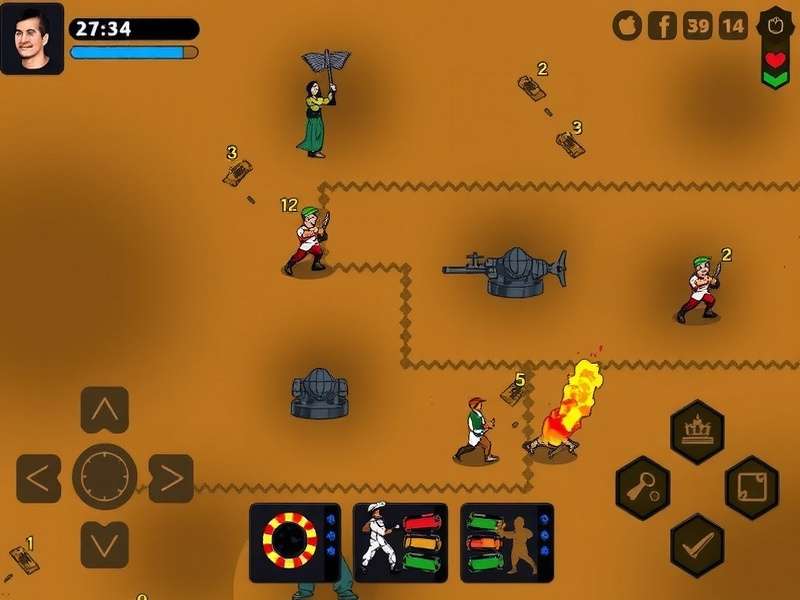The width and height of the screenshot is (800, 600).
Task: Move down with the d-pad arrow
Action: 104,545
